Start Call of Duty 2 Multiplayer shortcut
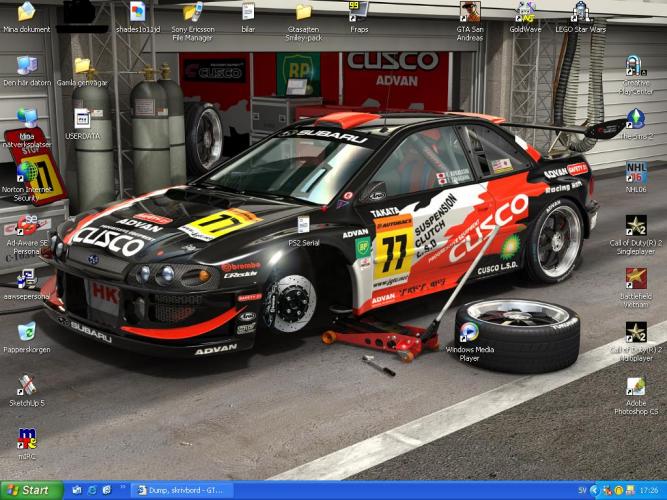This screenshot has width=667, height=500. pos(636,332)
